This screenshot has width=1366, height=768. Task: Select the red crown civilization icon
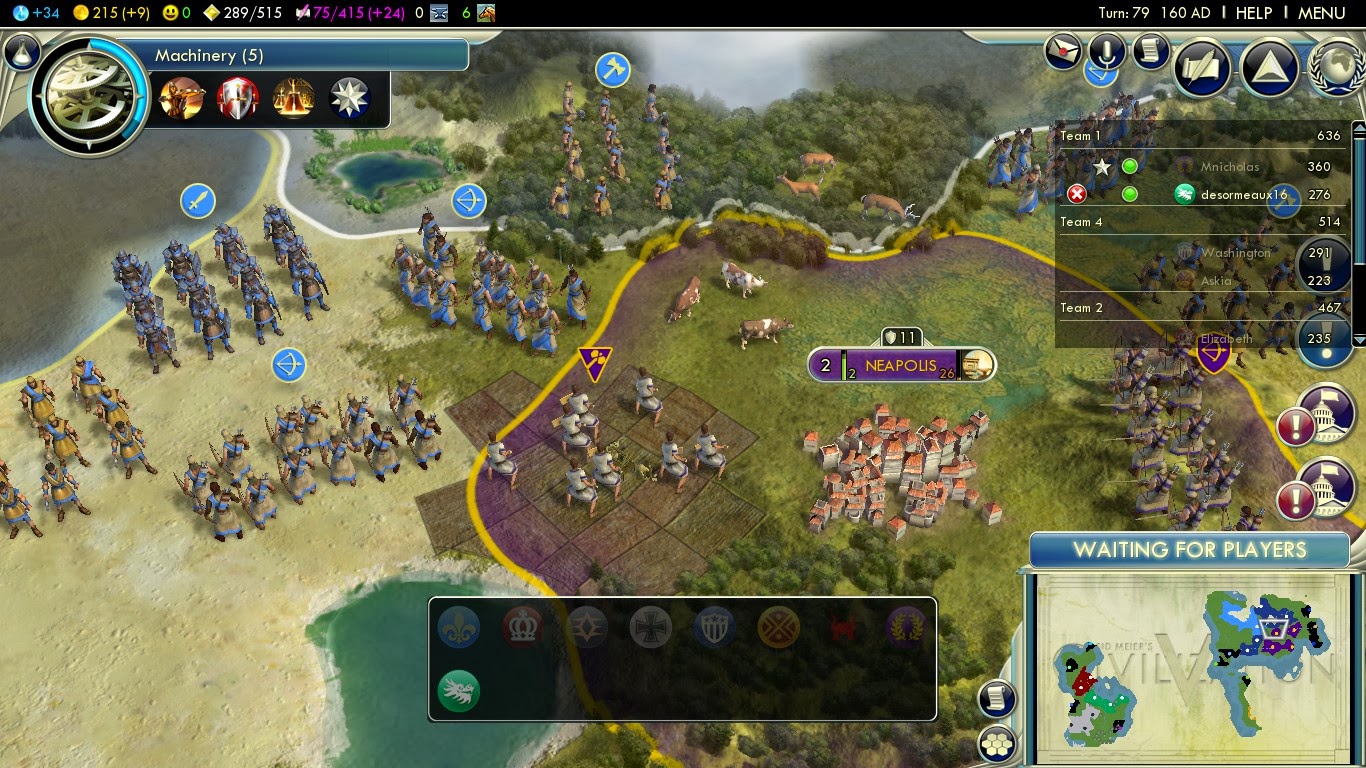click(523, 628)
